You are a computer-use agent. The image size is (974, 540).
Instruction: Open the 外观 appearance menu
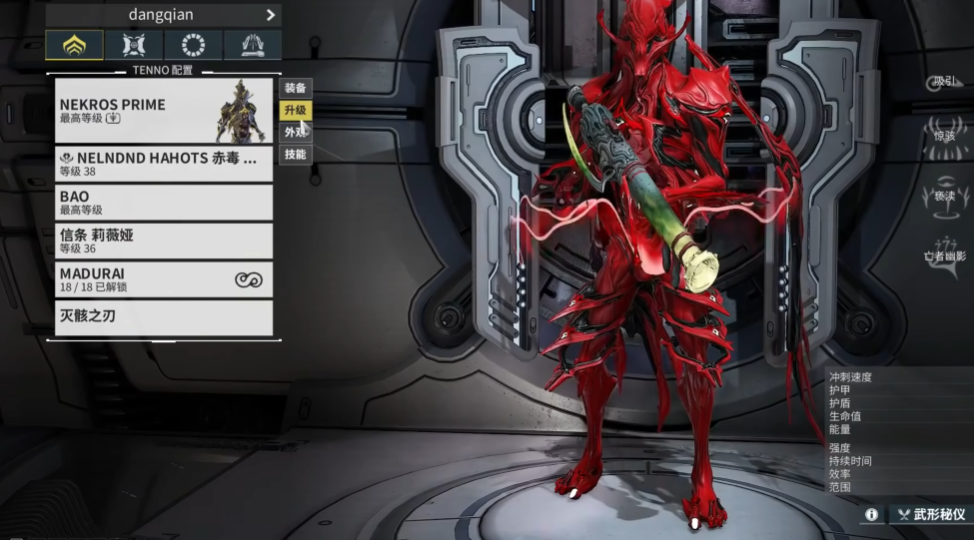(x=295, y=132)
